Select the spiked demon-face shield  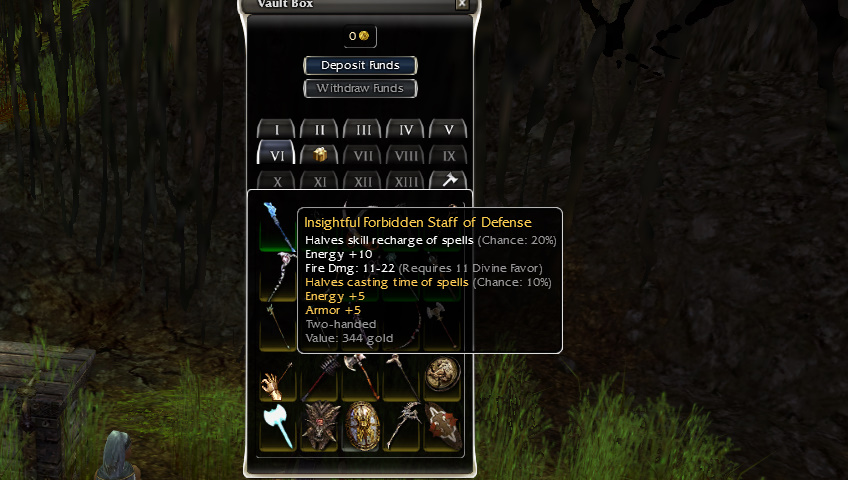(x=319, y=425)
